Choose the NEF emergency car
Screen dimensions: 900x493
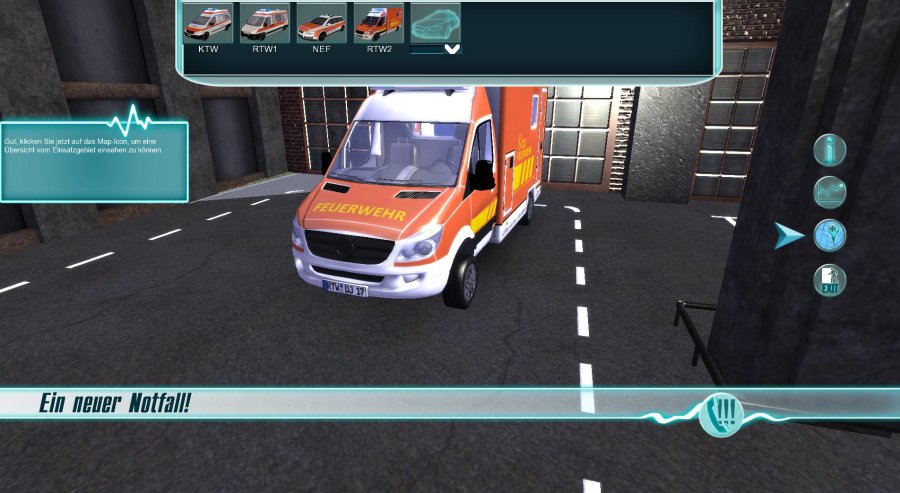coord(322,23)
